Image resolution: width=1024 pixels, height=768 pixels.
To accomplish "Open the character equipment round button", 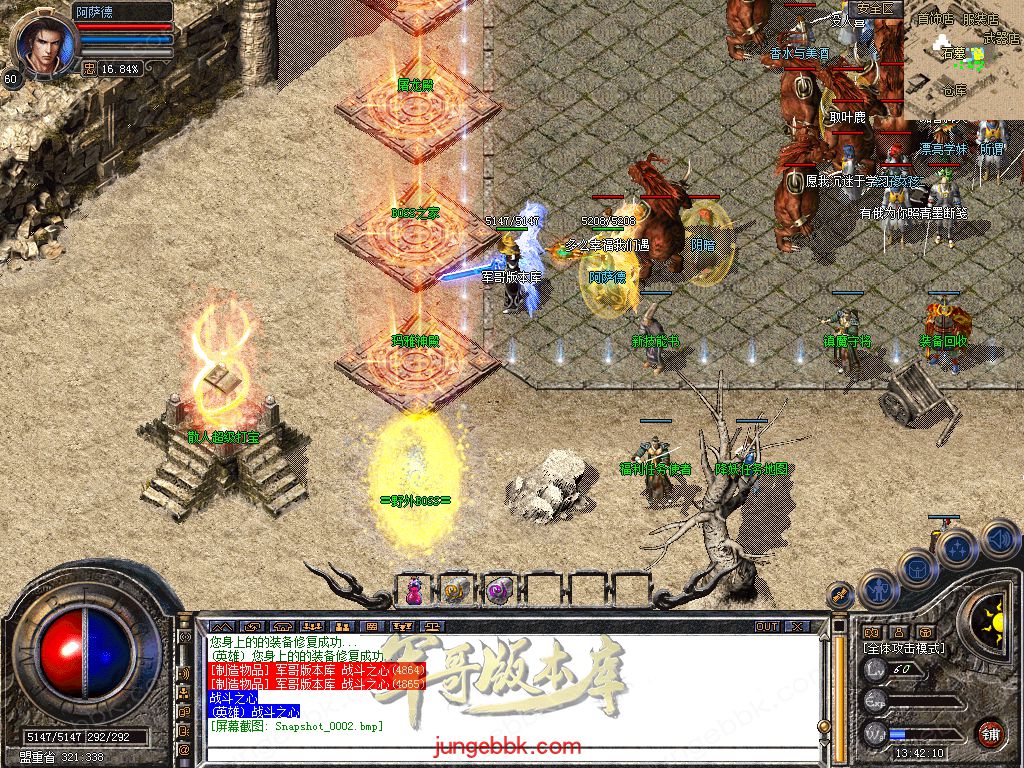I will pyautogui.click(x=878, y=589).
